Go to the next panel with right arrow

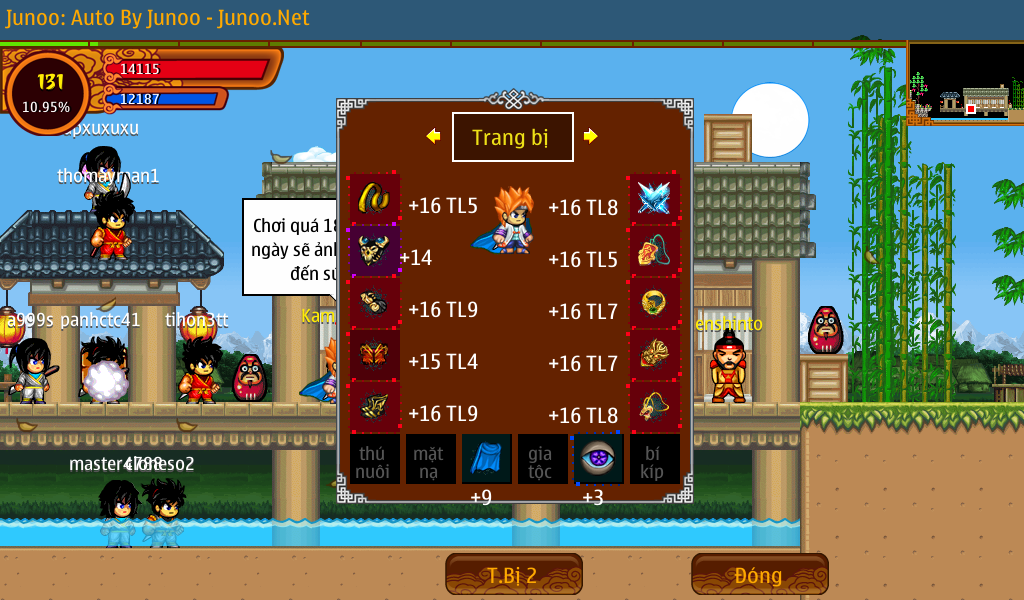(x=591, y=136)
